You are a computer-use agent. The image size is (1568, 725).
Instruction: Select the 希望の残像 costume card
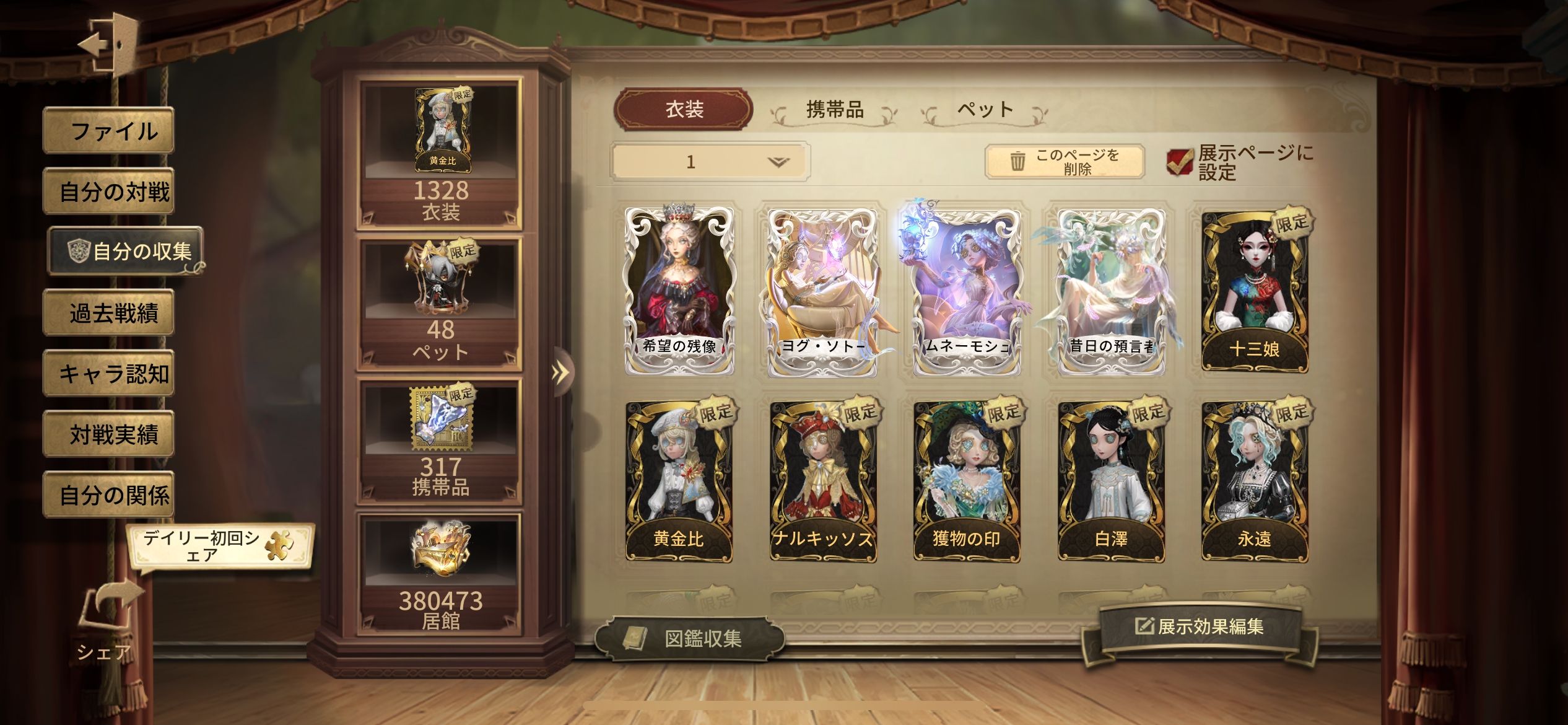[679, 291]
